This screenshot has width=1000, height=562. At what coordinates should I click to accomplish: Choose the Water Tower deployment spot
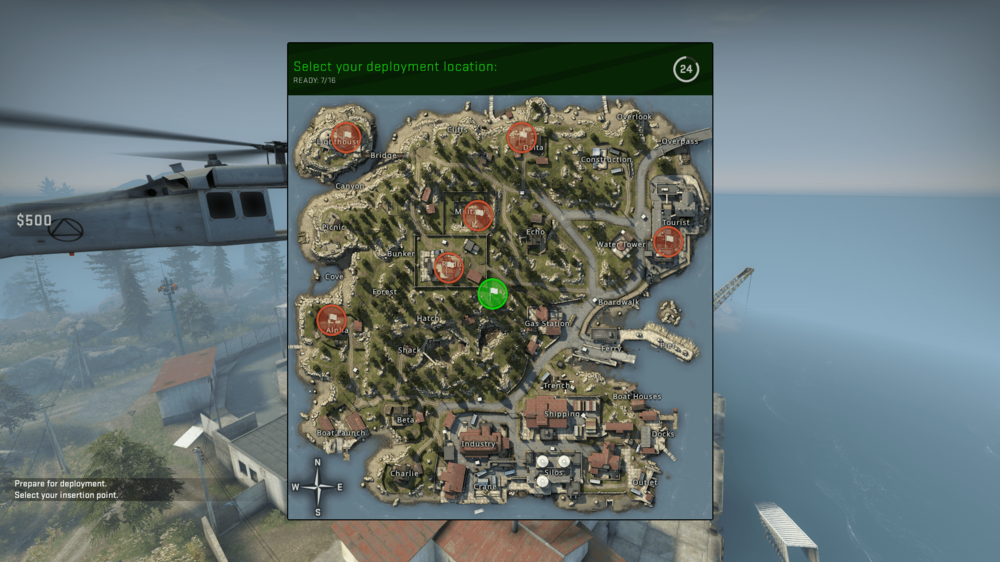621,244
